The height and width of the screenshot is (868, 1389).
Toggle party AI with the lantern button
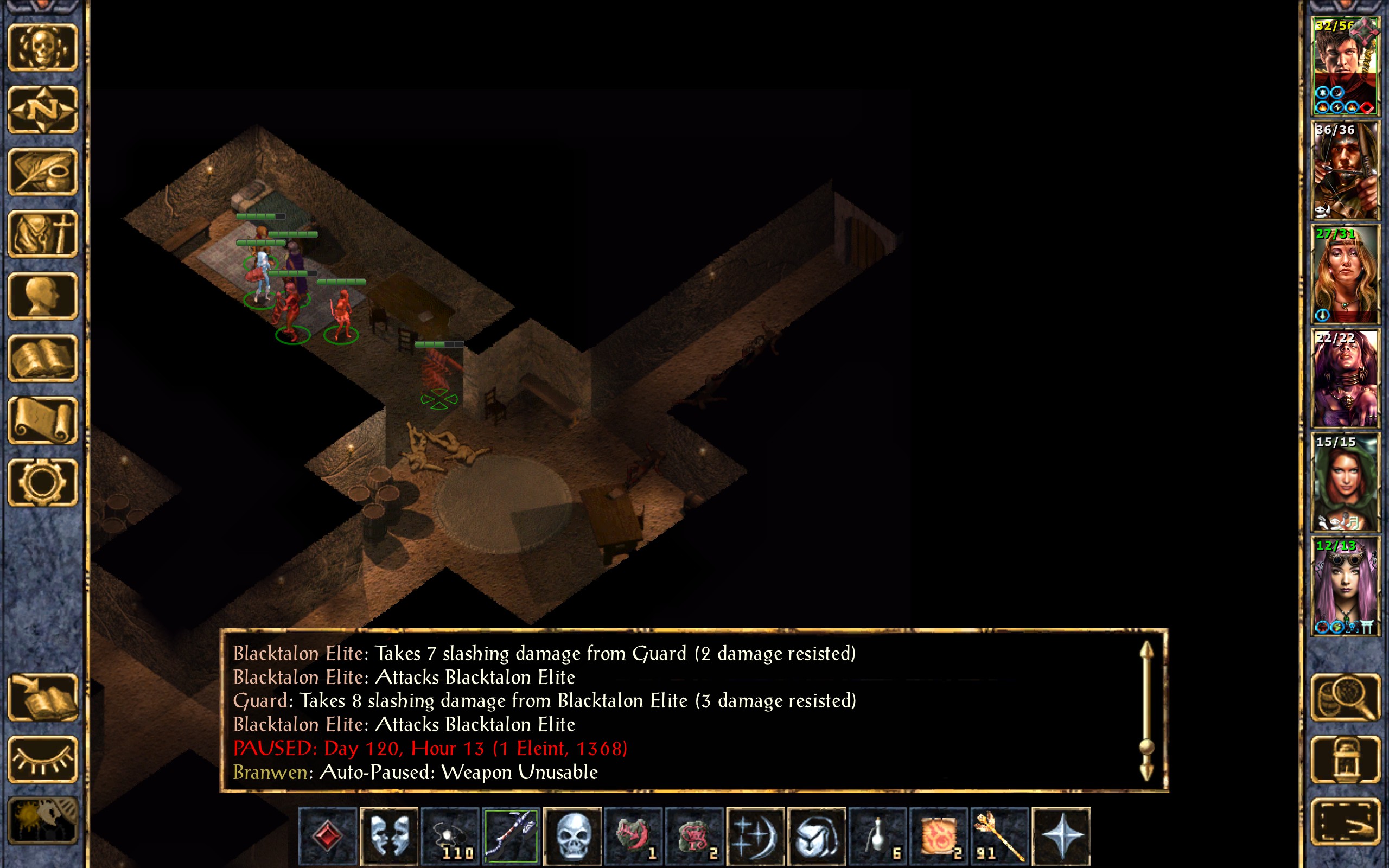coord(1345,759)
